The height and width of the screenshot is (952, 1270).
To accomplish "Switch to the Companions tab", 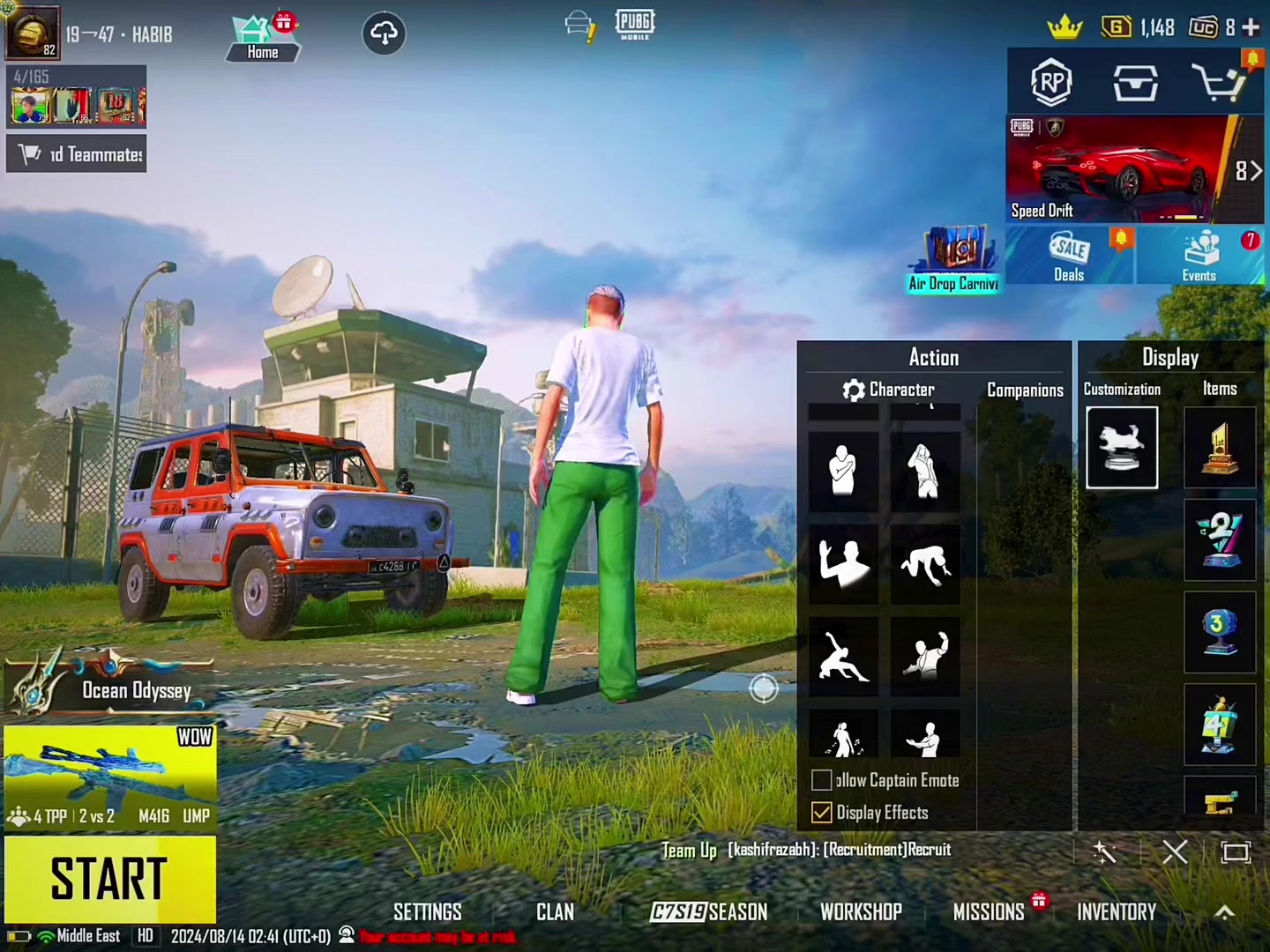I will click(x=1025, y=390).
